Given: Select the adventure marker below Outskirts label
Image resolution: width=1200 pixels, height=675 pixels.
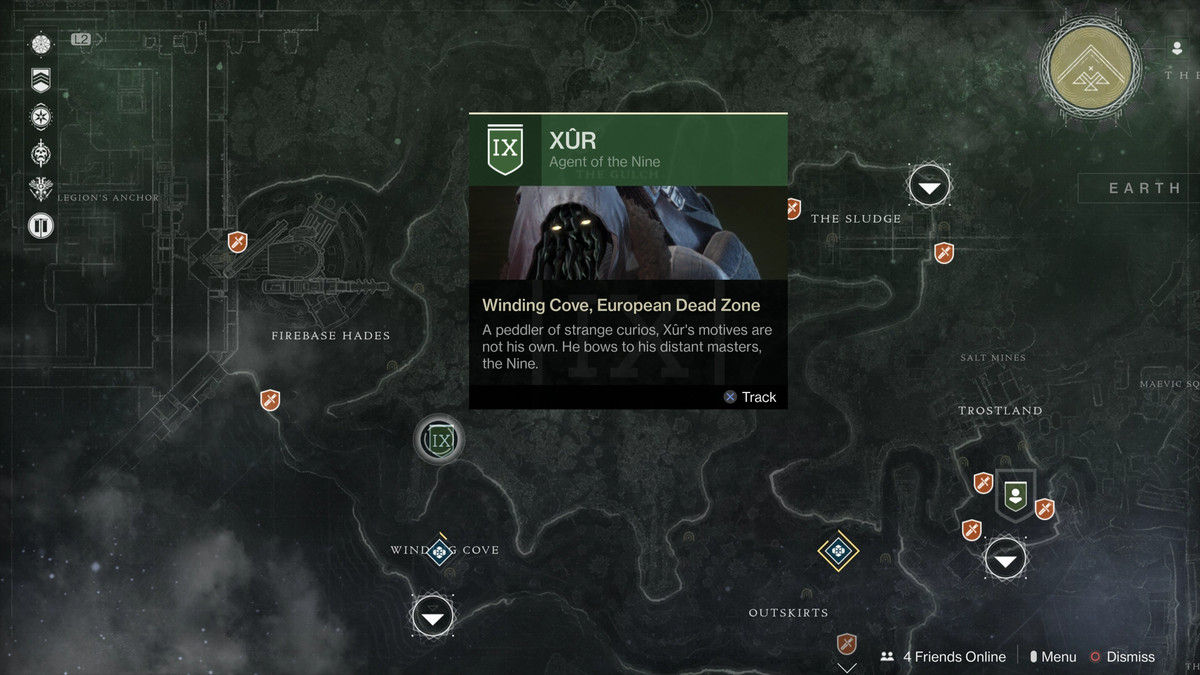Looking at the screenshot, I should [847, 643].
